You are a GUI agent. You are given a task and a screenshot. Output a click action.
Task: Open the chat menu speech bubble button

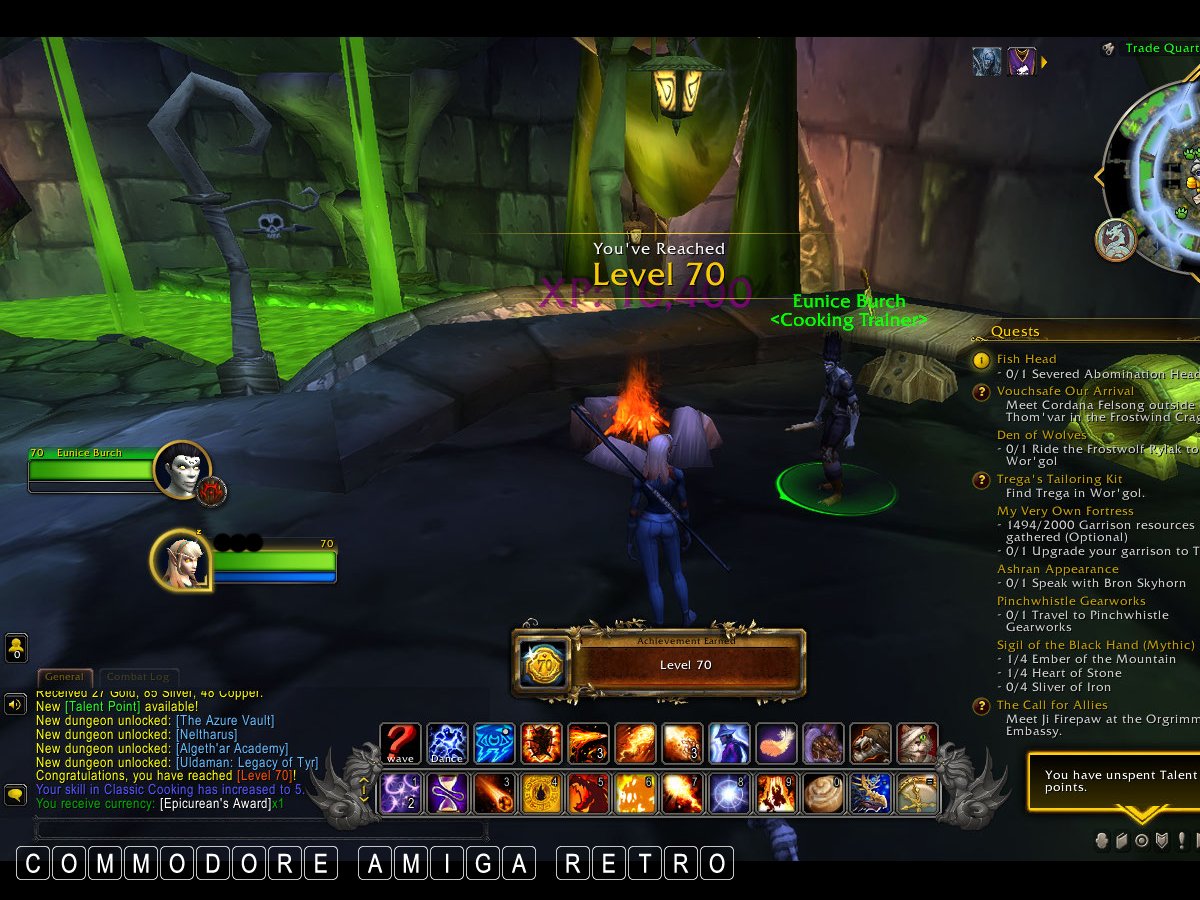point(15,795)
